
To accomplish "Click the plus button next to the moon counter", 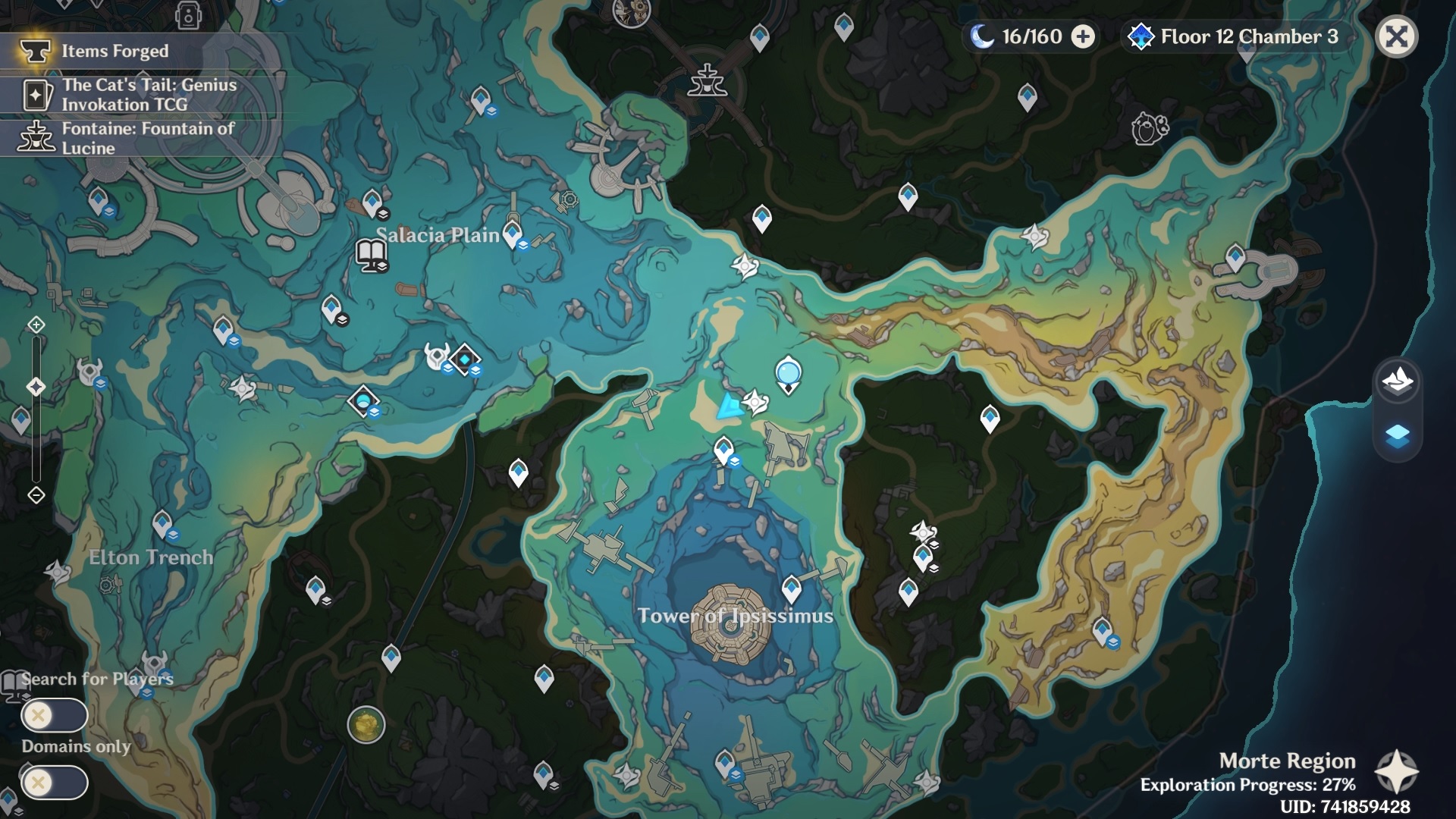I will (1083, 36).
